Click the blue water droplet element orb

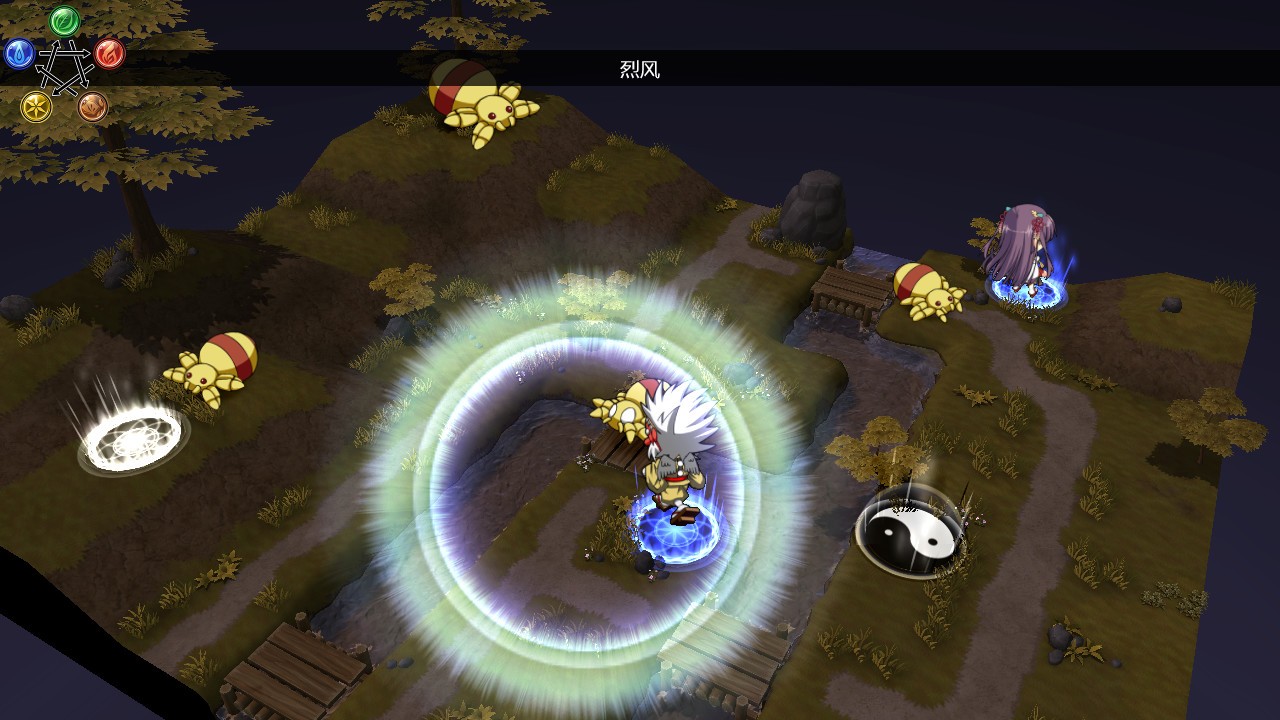pyautogui.click(x=19, y=53)
